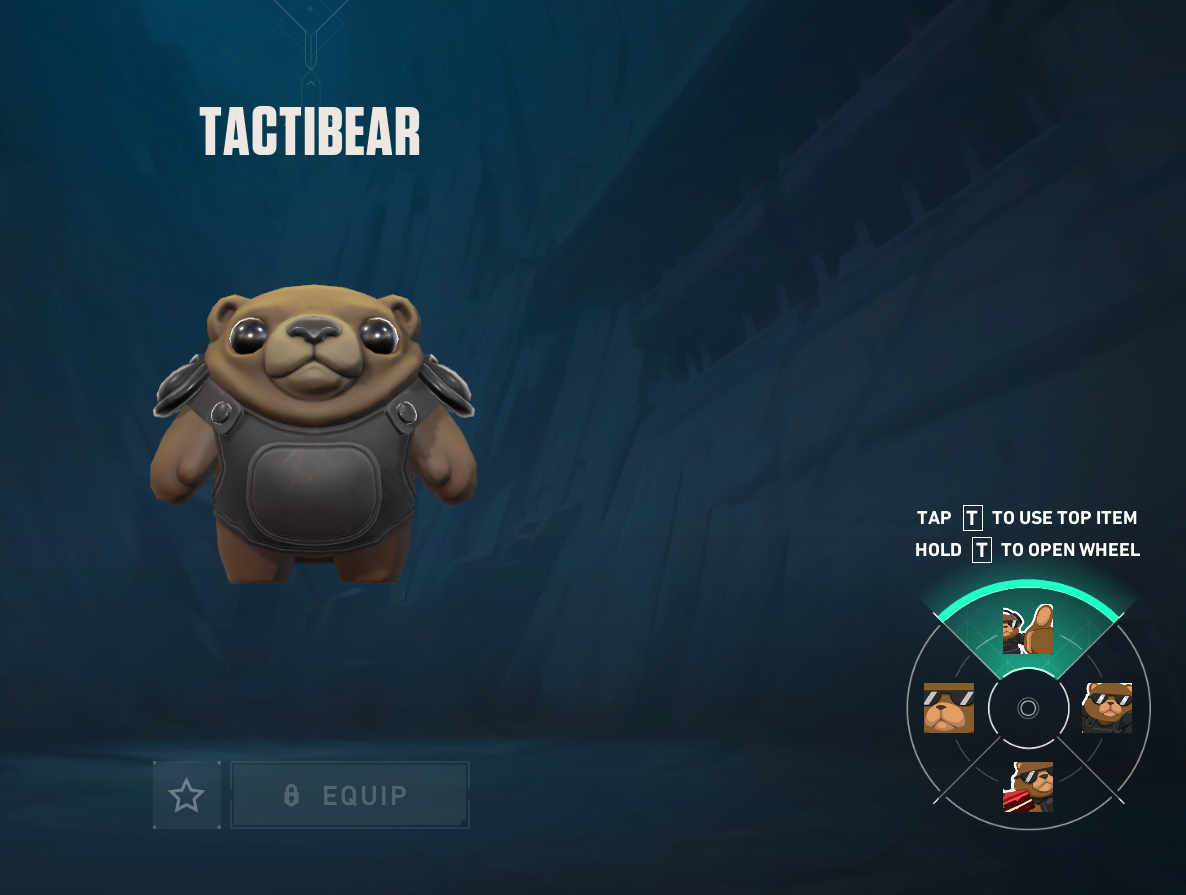This screenshot has width=1186, height=895.
Task: Click the spray wheel center circle
Action: [x=1028, y=708]
